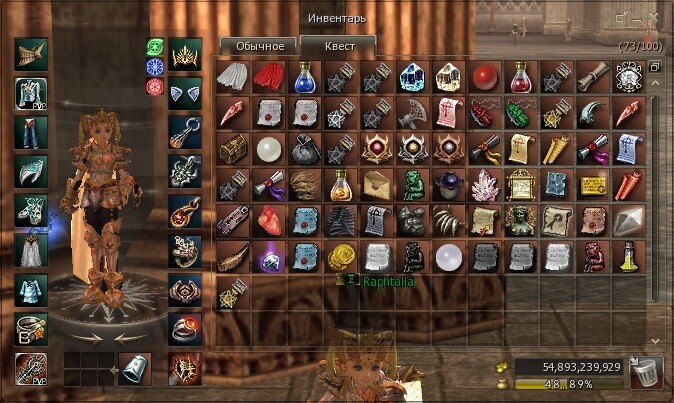Pick the blue potion flask
Viewport: 674px width, 403px height.
[x=305, y=78]
